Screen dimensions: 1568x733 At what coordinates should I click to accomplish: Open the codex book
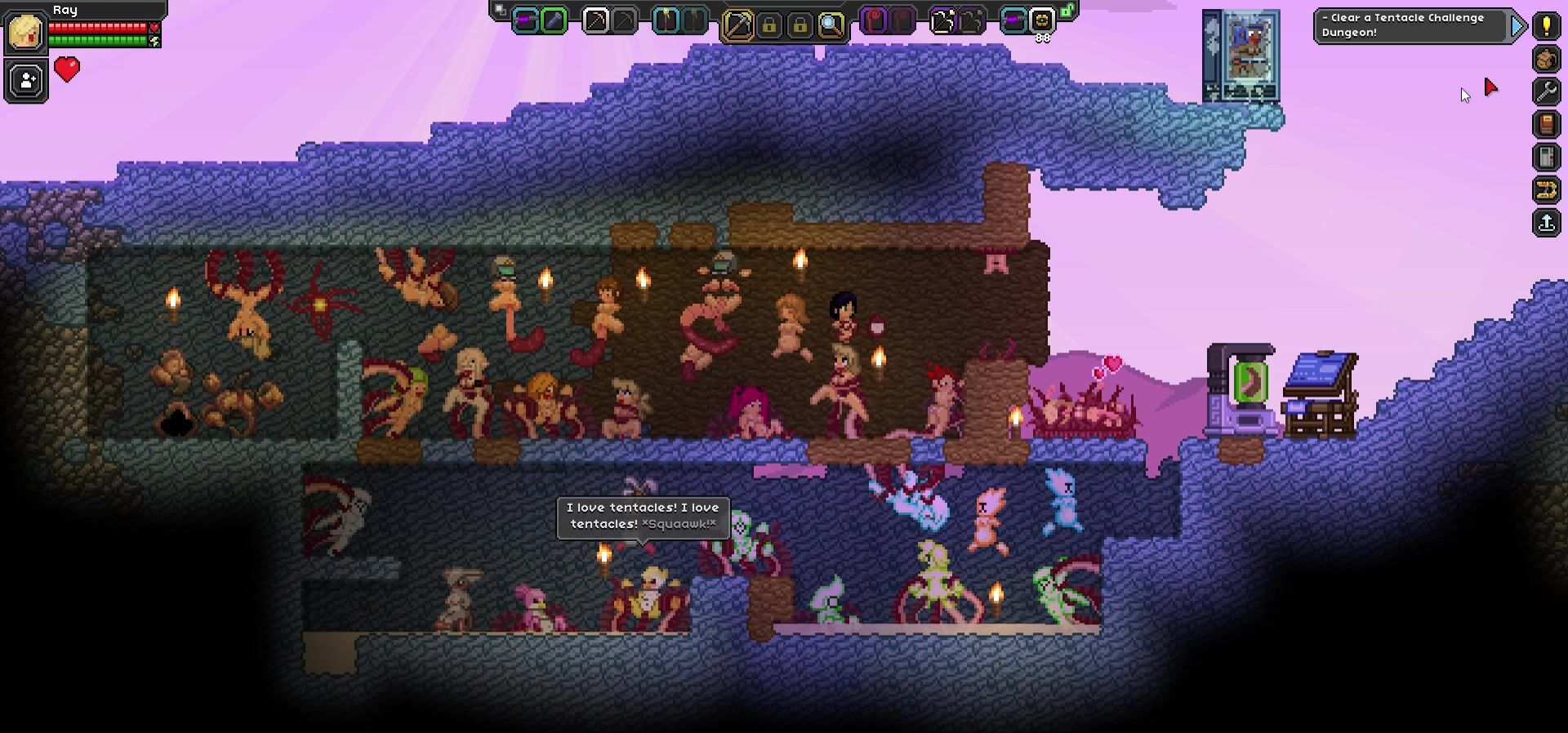tap(1546, 124)
